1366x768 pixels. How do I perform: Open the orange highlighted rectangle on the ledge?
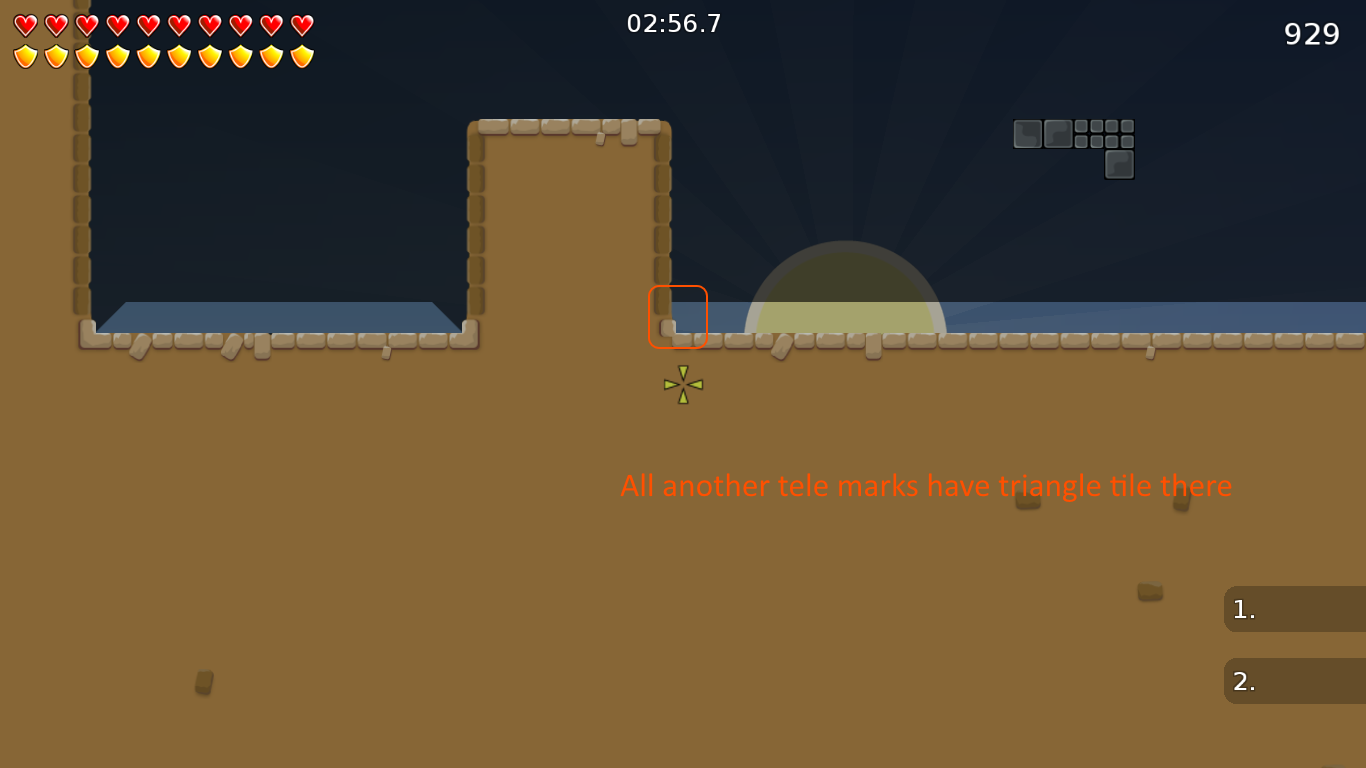[x=678, y=317]
